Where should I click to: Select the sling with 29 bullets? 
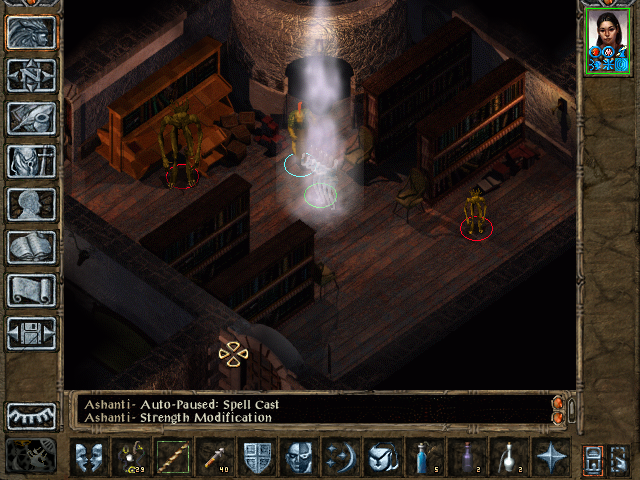132,457
